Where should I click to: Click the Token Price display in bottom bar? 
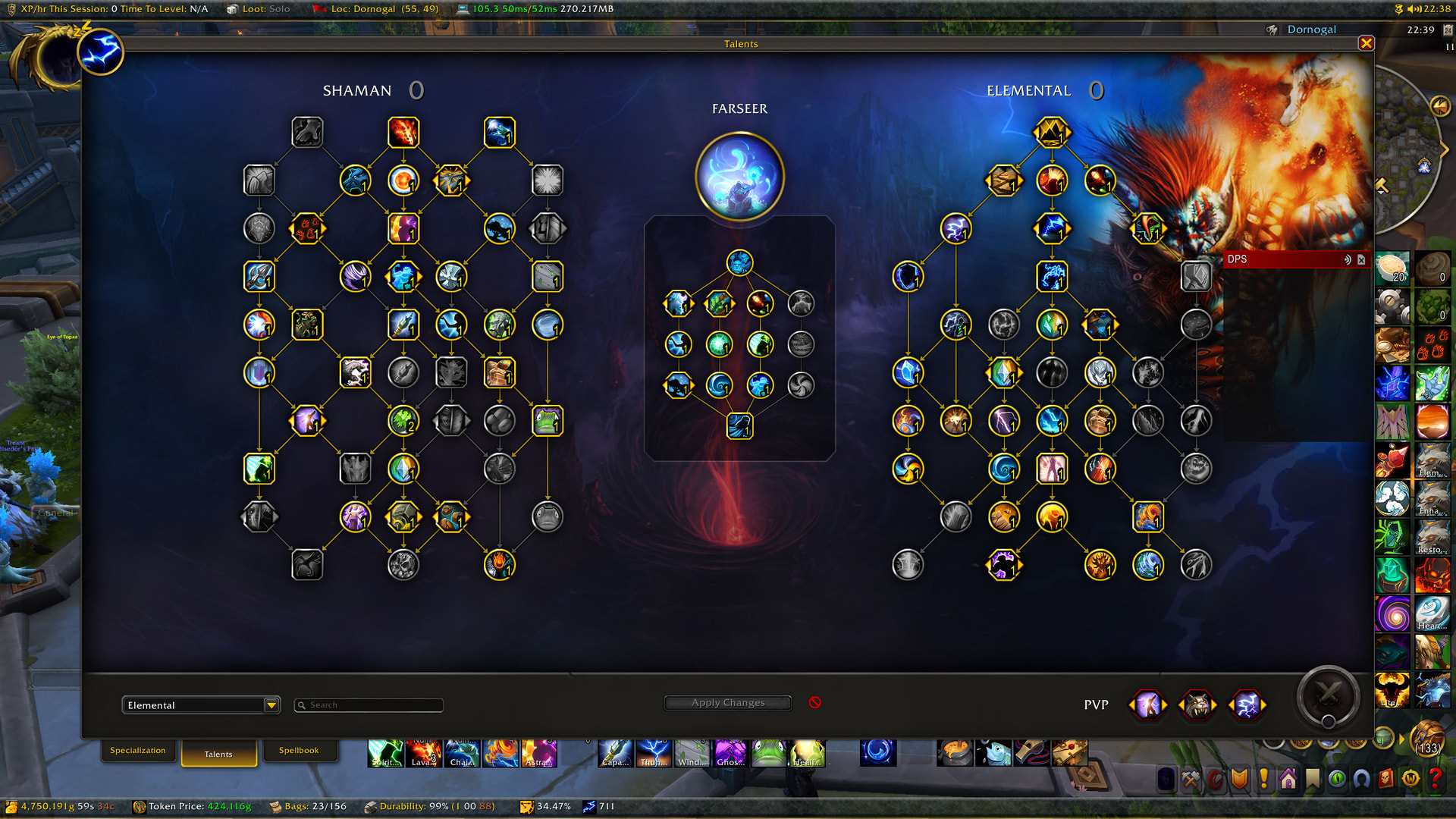tap(192, 806)
